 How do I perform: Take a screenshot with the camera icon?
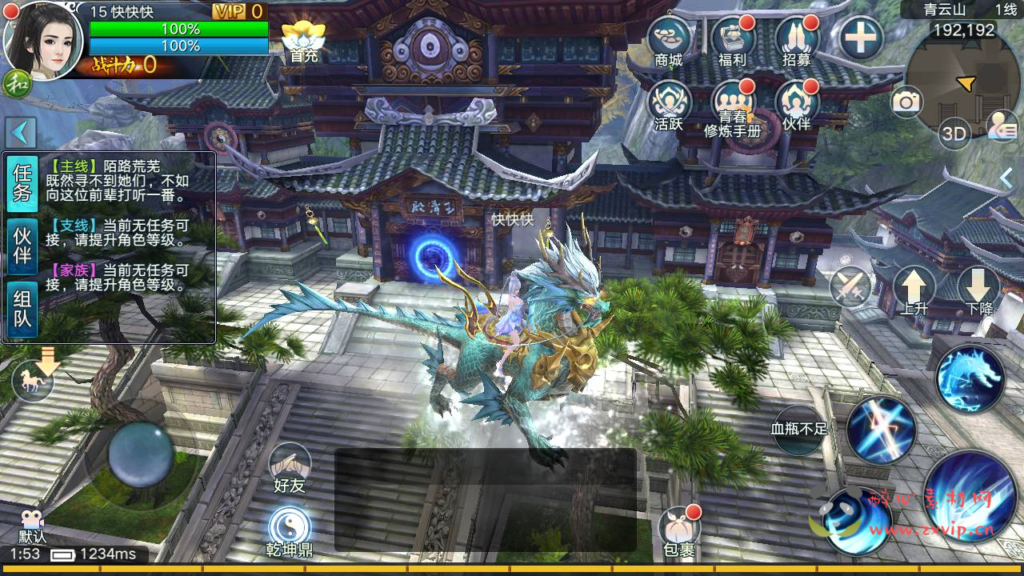tap(907, 101)
